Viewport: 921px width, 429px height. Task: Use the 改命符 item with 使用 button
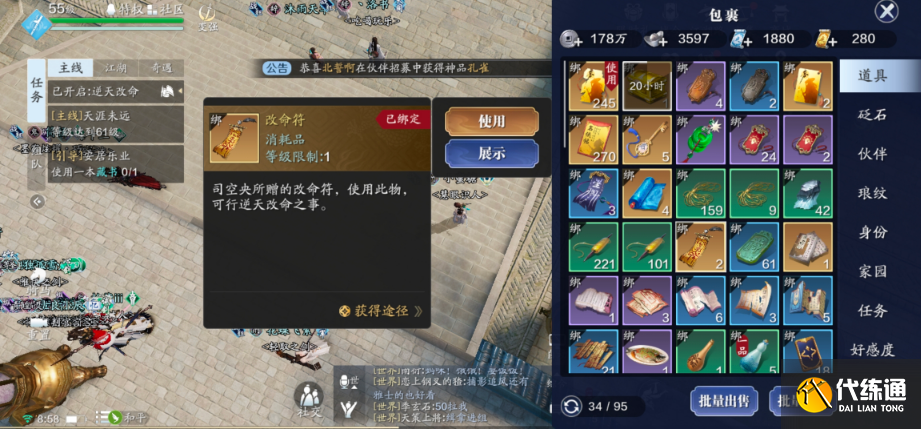(x=490, y=120)
